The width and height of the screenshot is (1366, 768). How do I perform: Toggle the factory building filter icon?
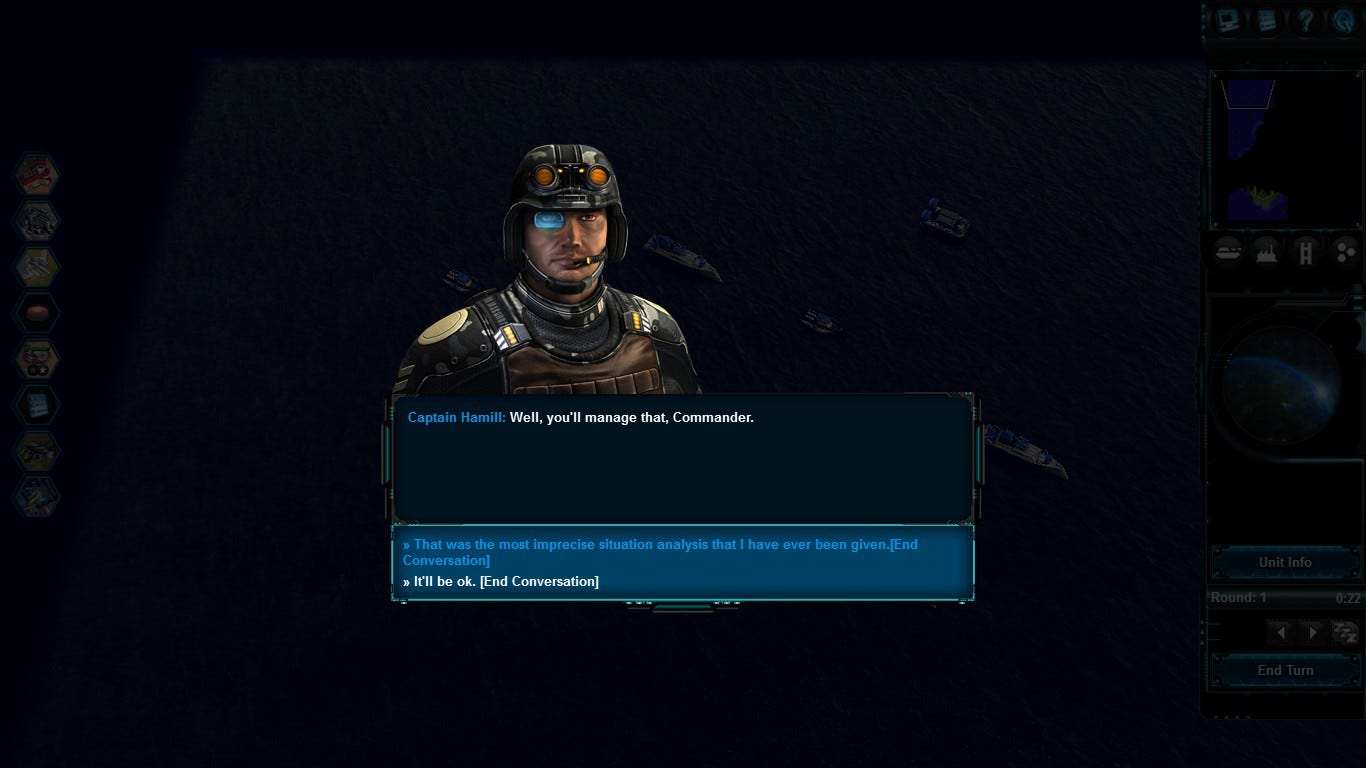point(1266,252)
